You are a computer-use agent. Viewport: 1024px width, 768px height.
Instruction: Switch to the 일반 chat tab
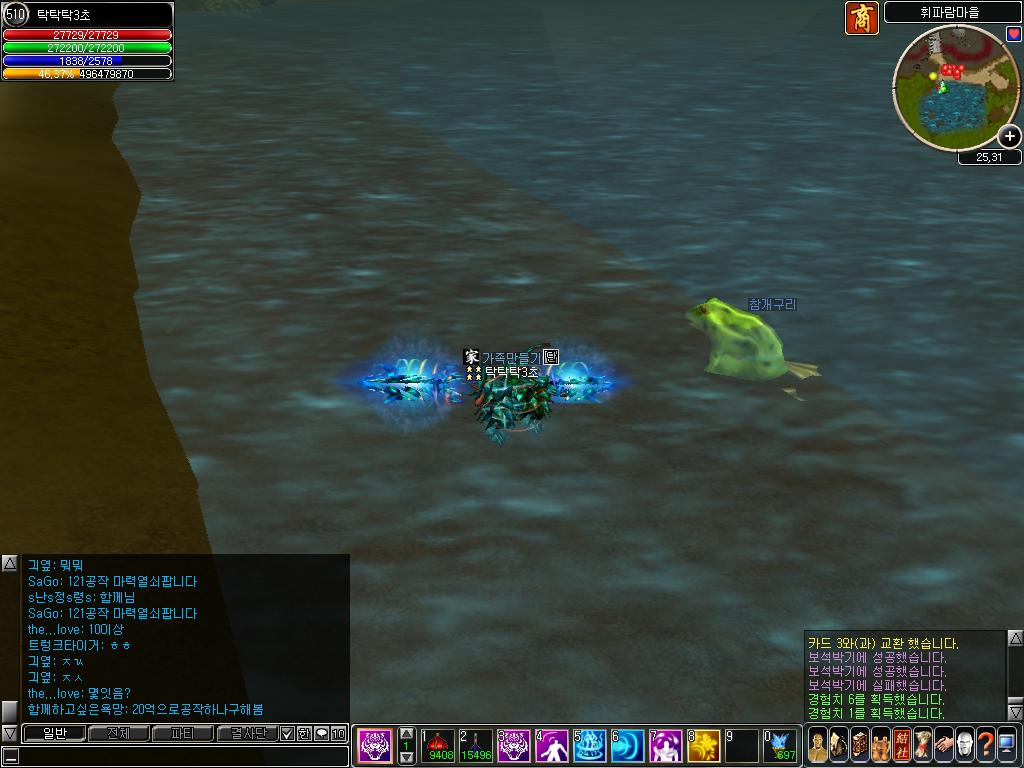click(54, 734)
